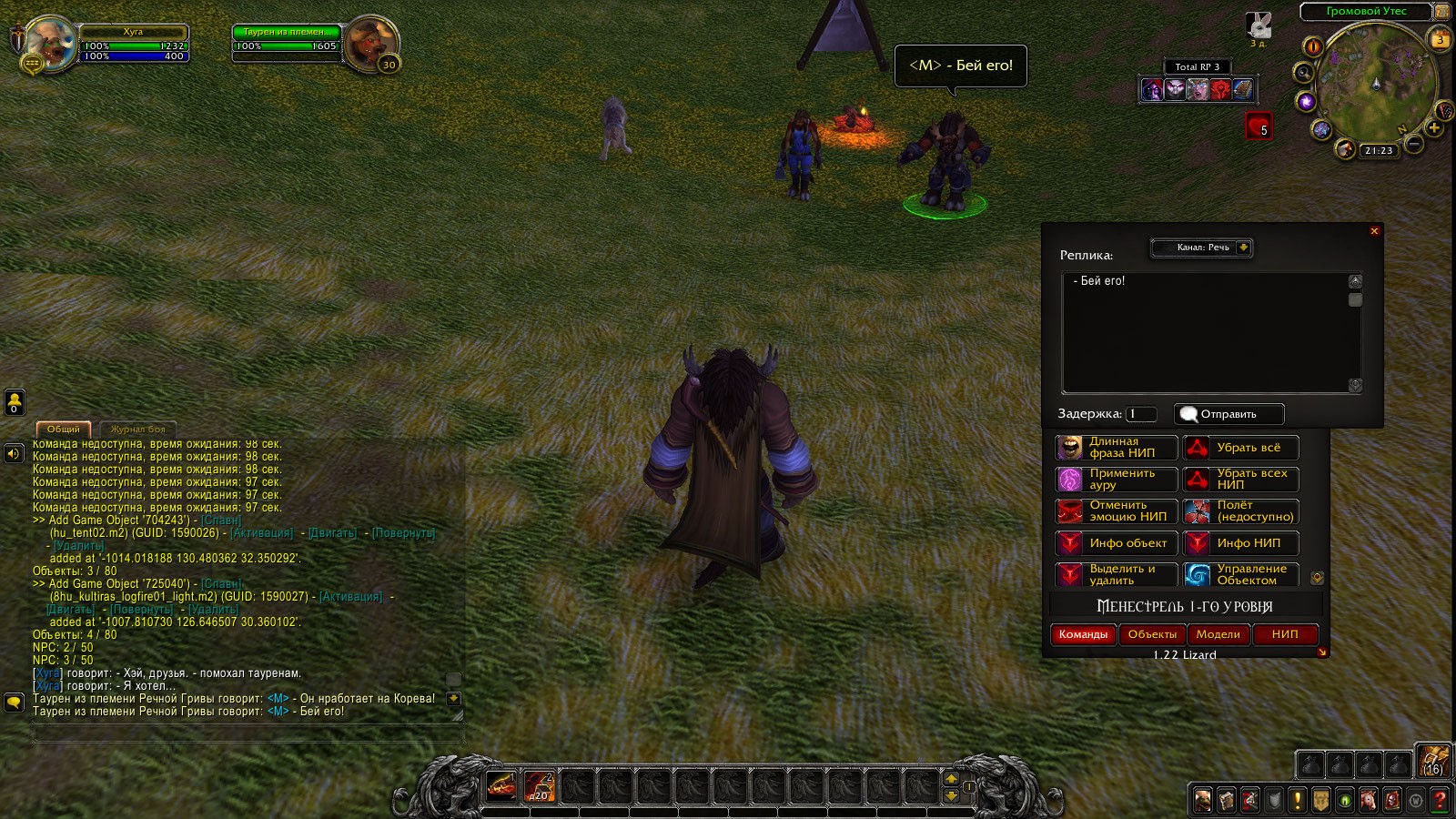The width and height of the screenshot is (1456, 819).
Task: Open Инфо НИП command
Action: (1240, 543)
